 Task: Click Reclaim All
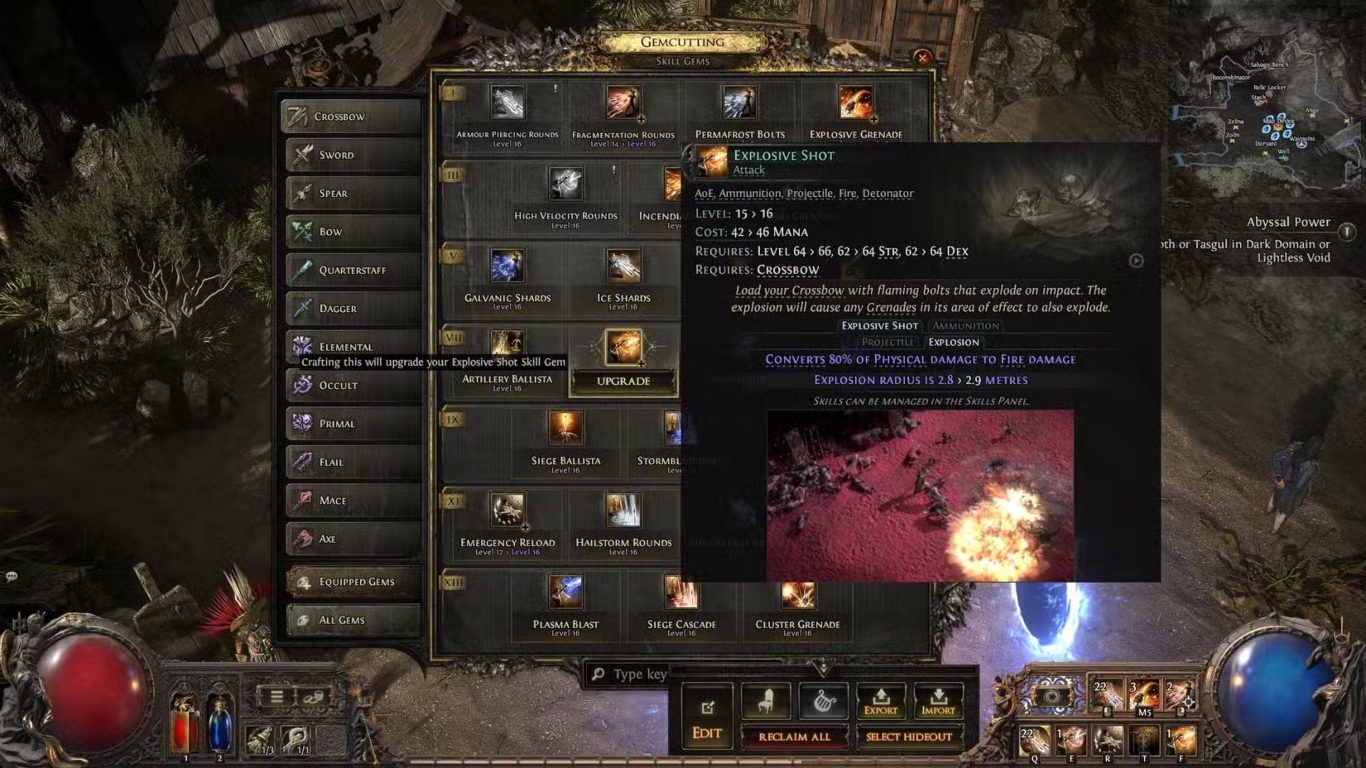795,737
